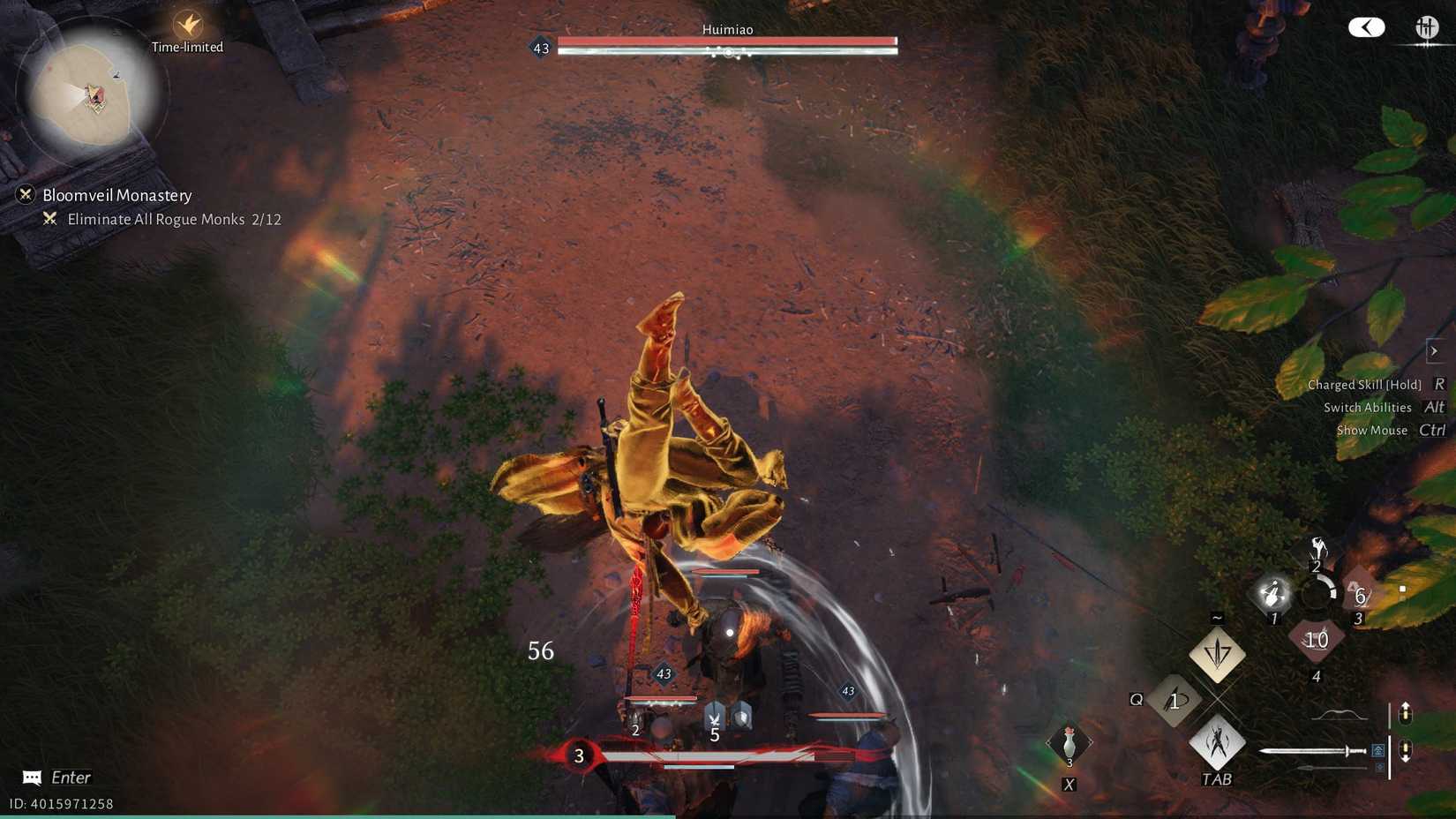Open the grid menu icon top-right
Viewport: 1456px width, 819px height.
(1428, 27)
